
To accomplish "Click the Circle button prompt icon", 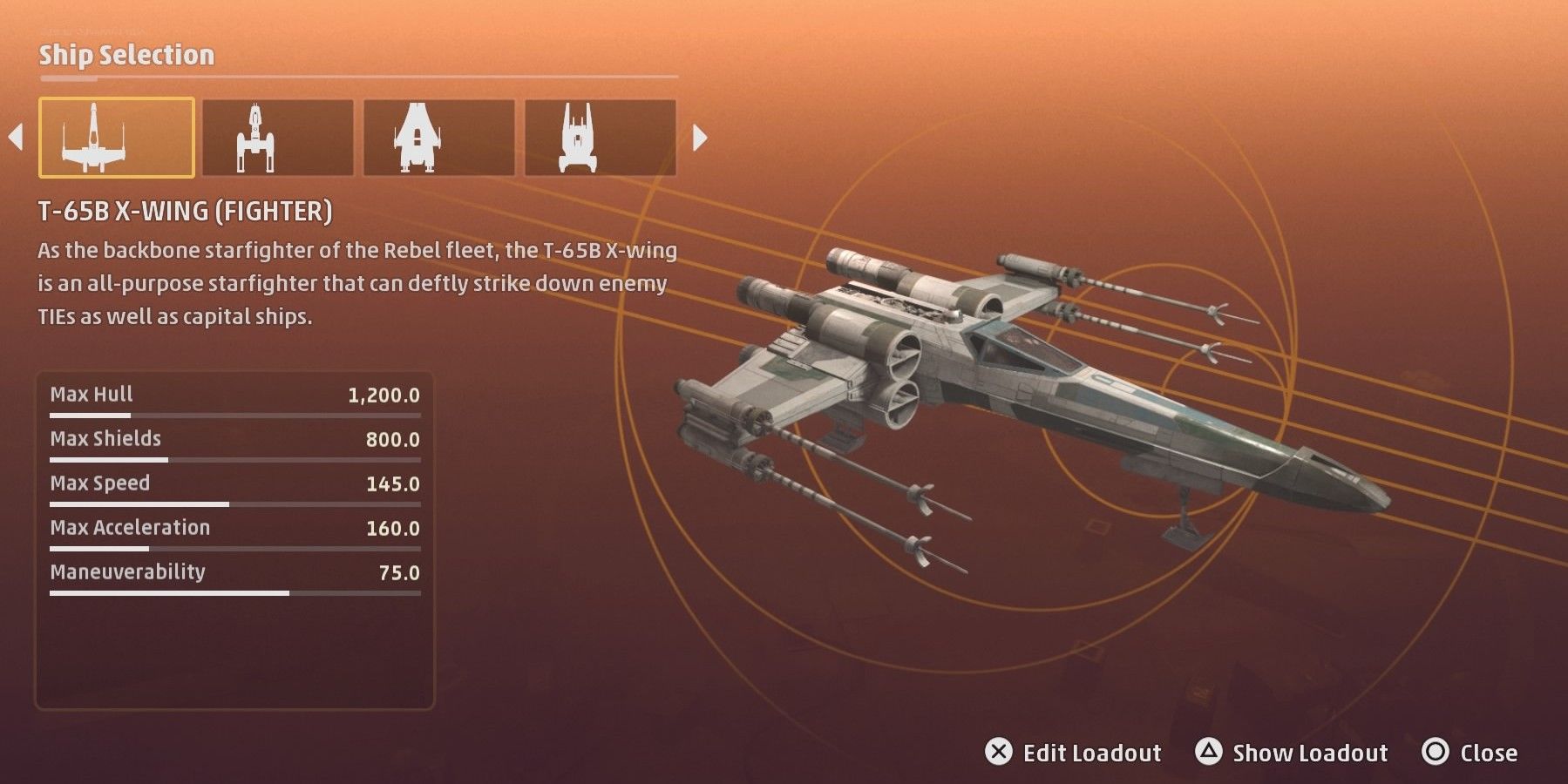I will [1437, 752].
